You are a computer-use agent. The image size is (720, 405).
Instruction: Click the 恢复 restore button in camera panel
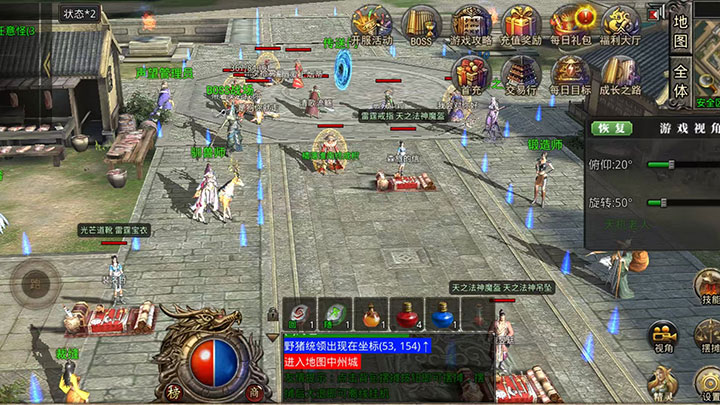click(610, 128)
